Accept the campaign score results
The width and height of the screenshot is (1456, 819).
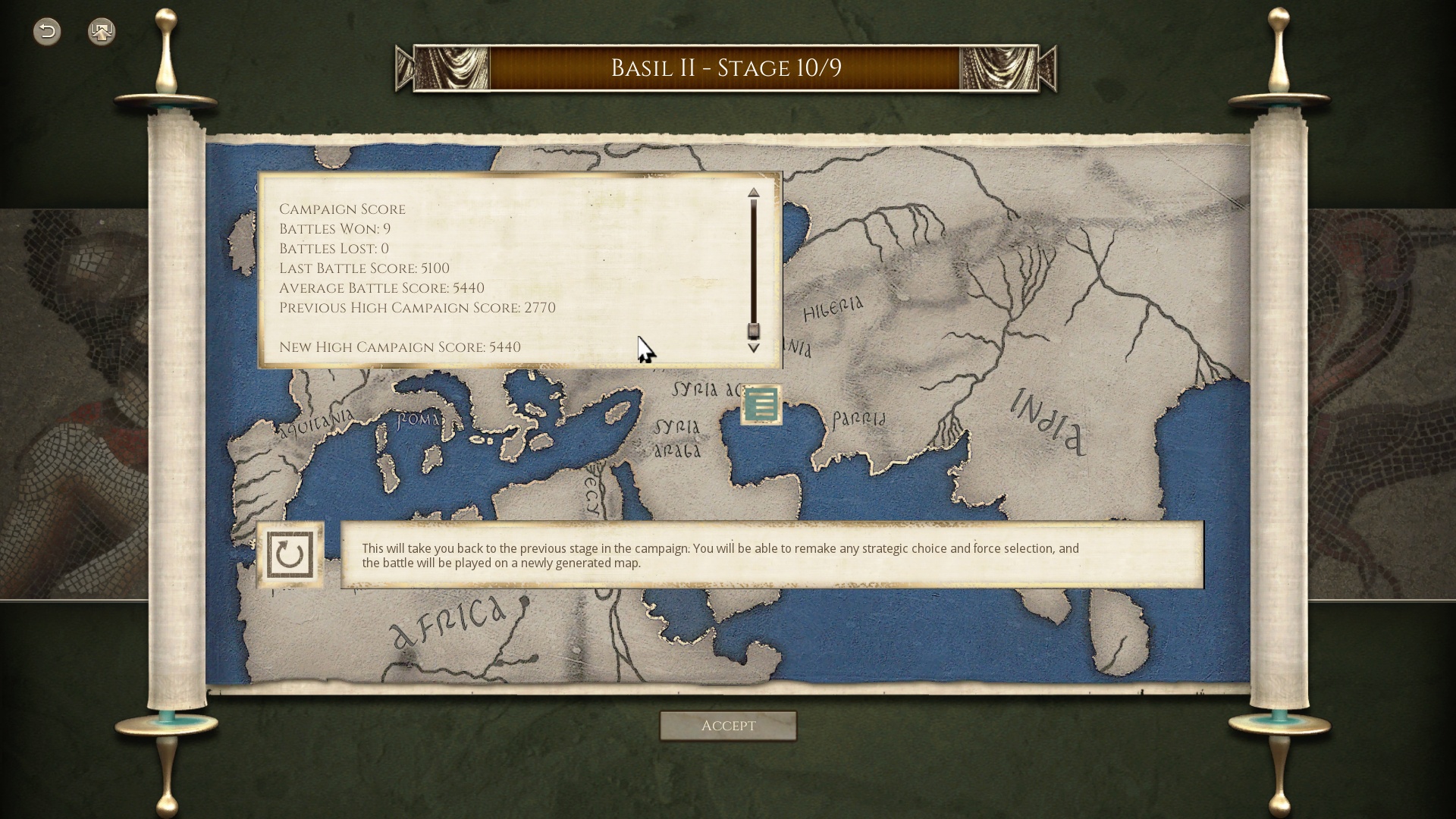pos(728,726)
